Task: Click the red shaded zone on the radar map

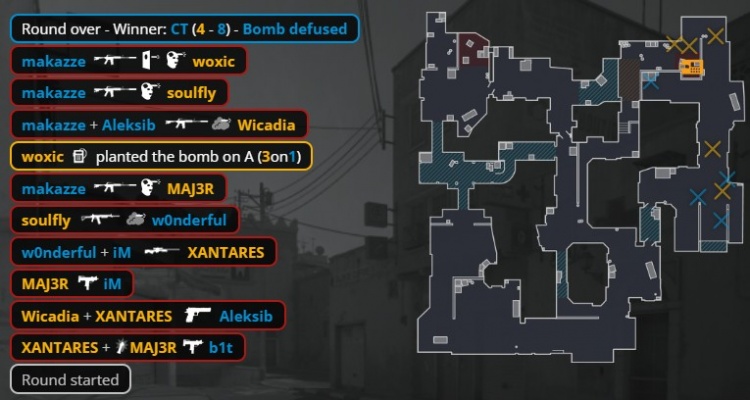Action: 474,50
